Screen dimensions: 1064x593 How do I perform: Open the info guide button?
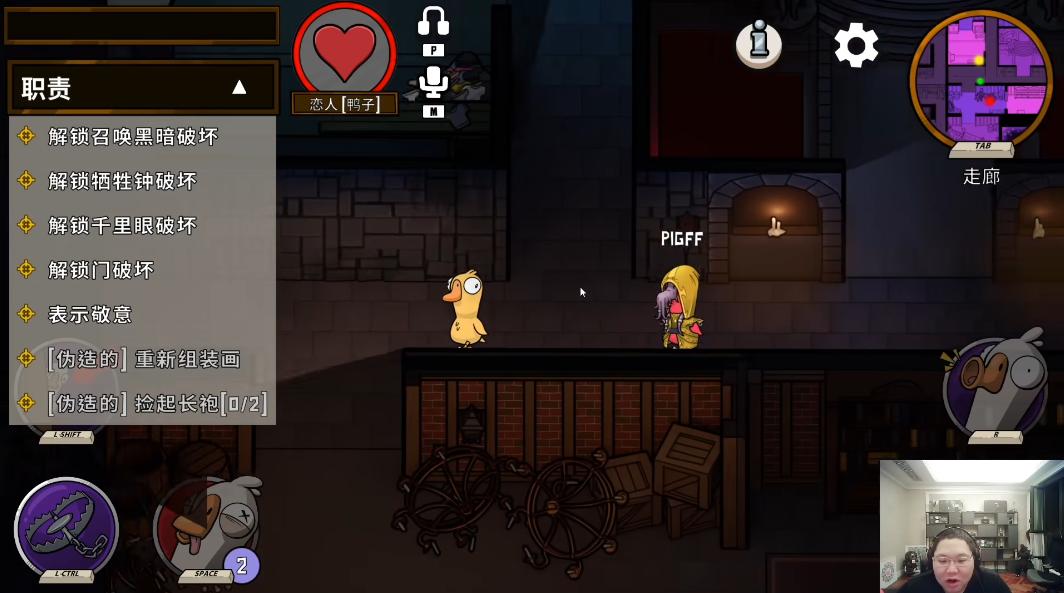758,44
